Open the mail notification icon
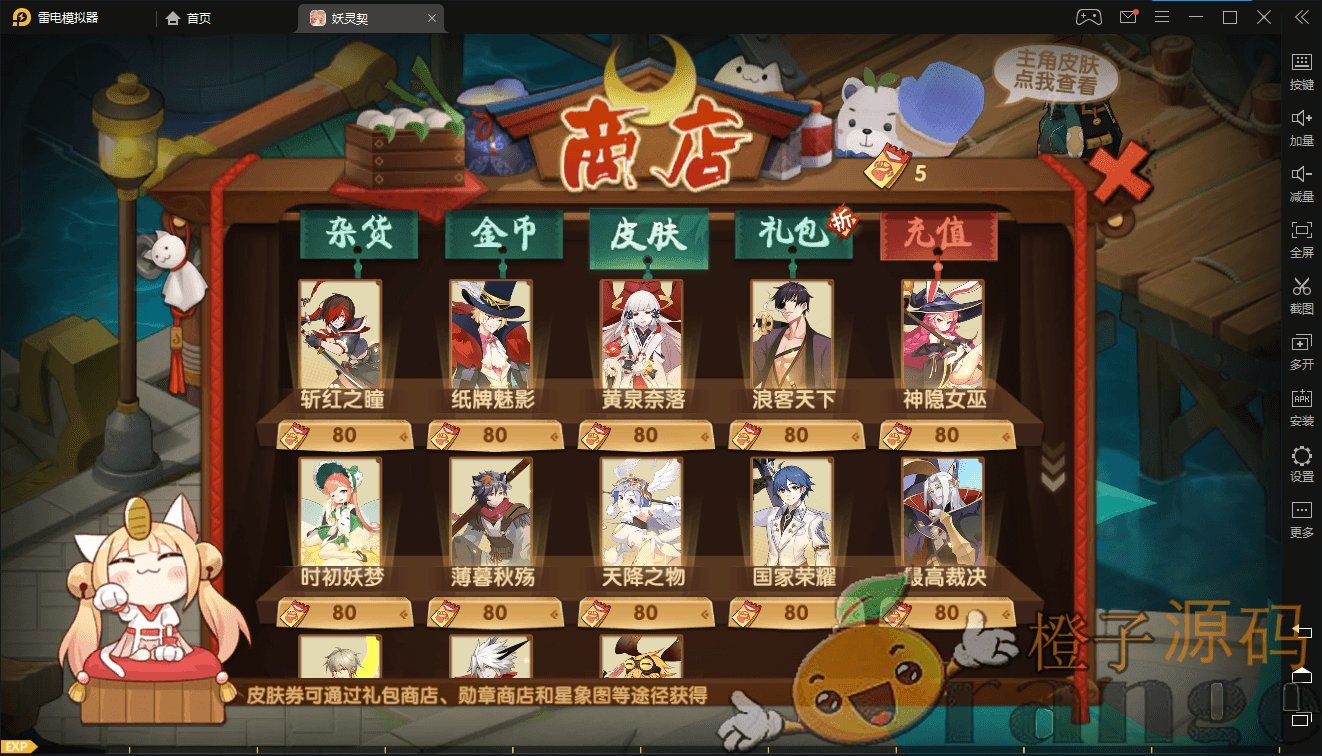The width and height of the screenshot is (1322, 756). pyautogui.click(x=1127, y=17)
